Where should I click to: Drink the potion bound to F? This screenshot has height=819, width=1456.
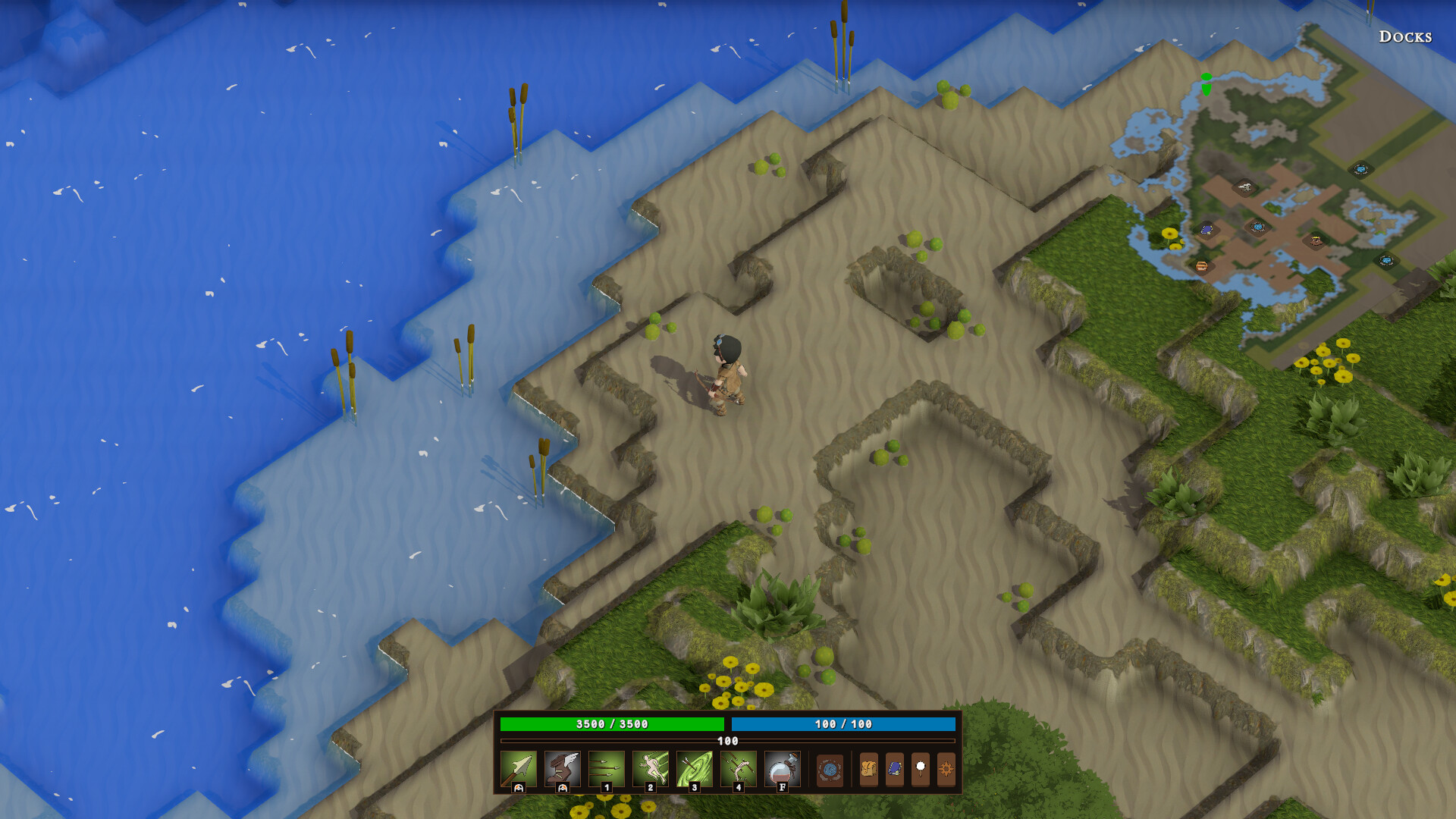(x=781, y=770)
